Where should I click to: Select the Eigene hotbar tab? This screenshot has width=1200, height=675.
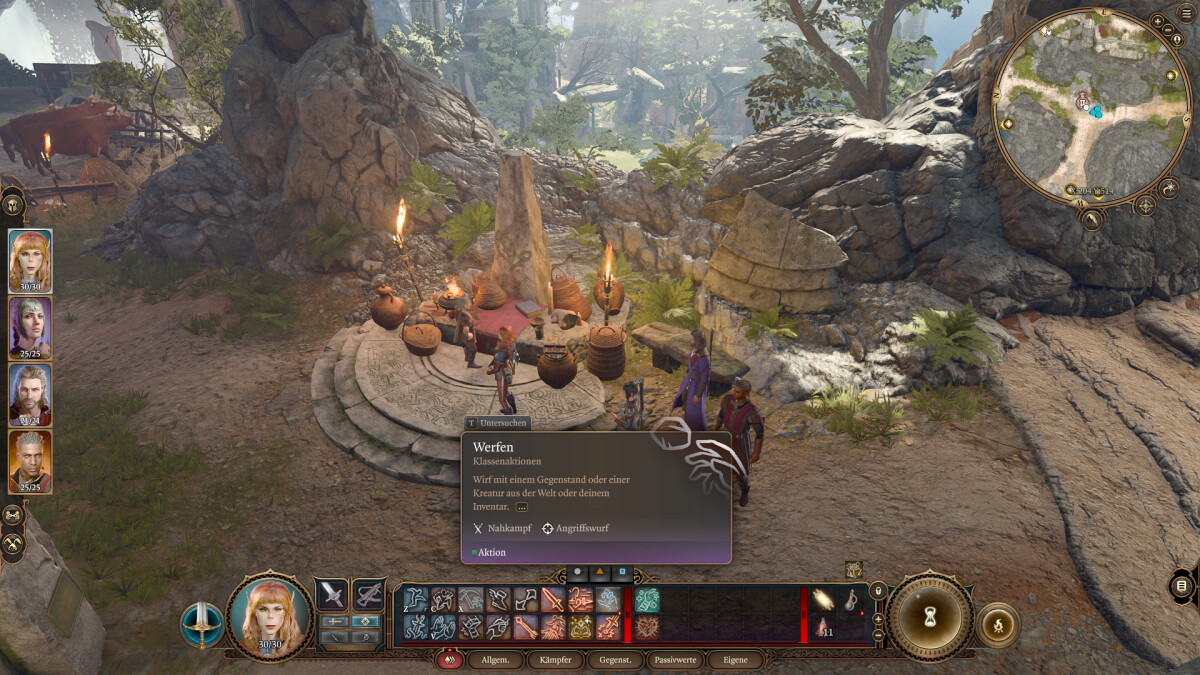733,660
